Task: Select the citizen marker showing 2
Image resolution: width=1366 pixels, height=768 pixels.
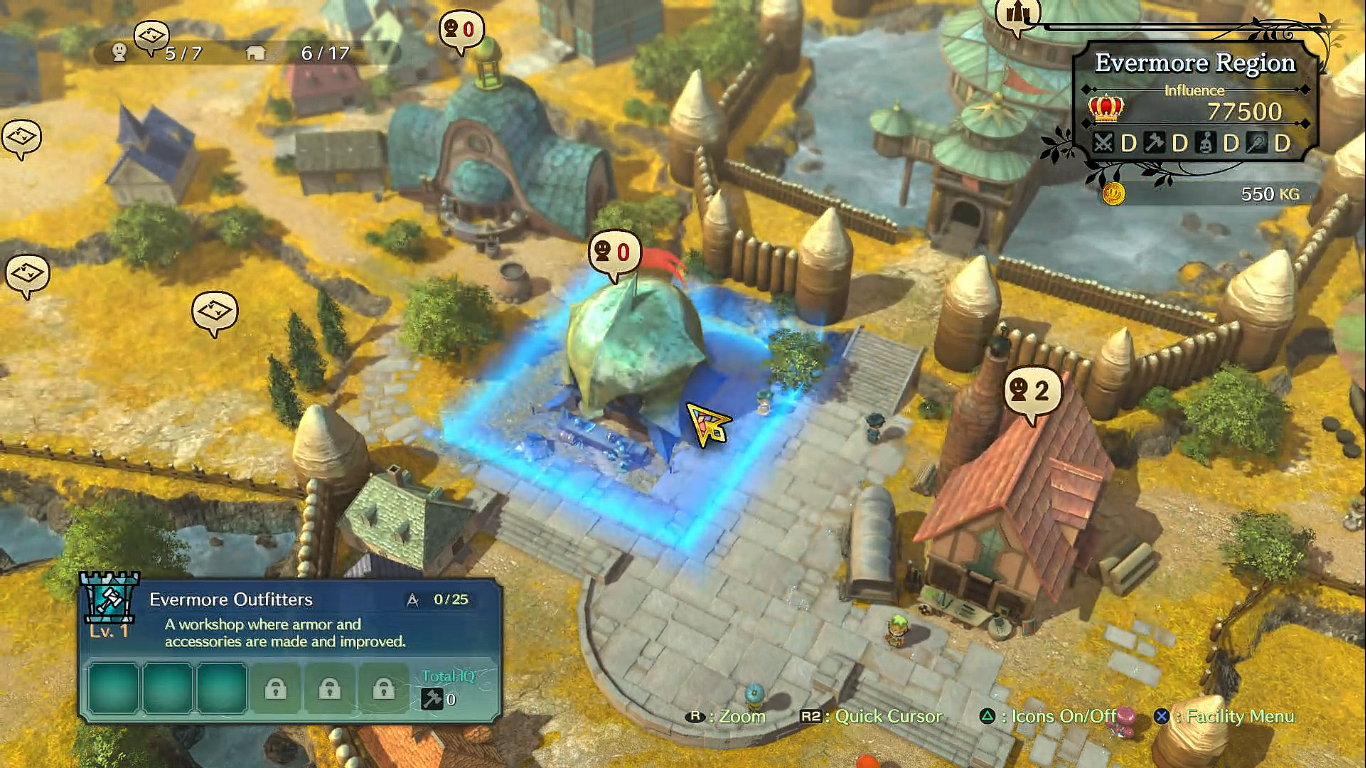Action: coord(1031,393)
